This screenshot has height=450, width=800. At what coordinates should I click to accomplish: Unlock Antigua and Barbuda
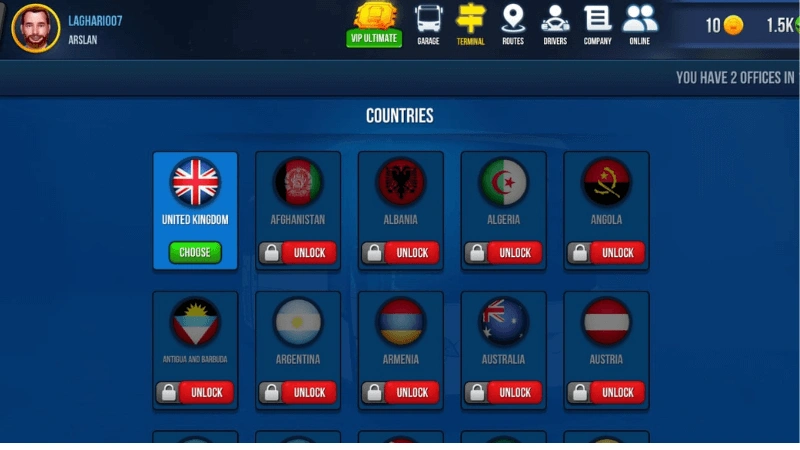click(206, 392)
